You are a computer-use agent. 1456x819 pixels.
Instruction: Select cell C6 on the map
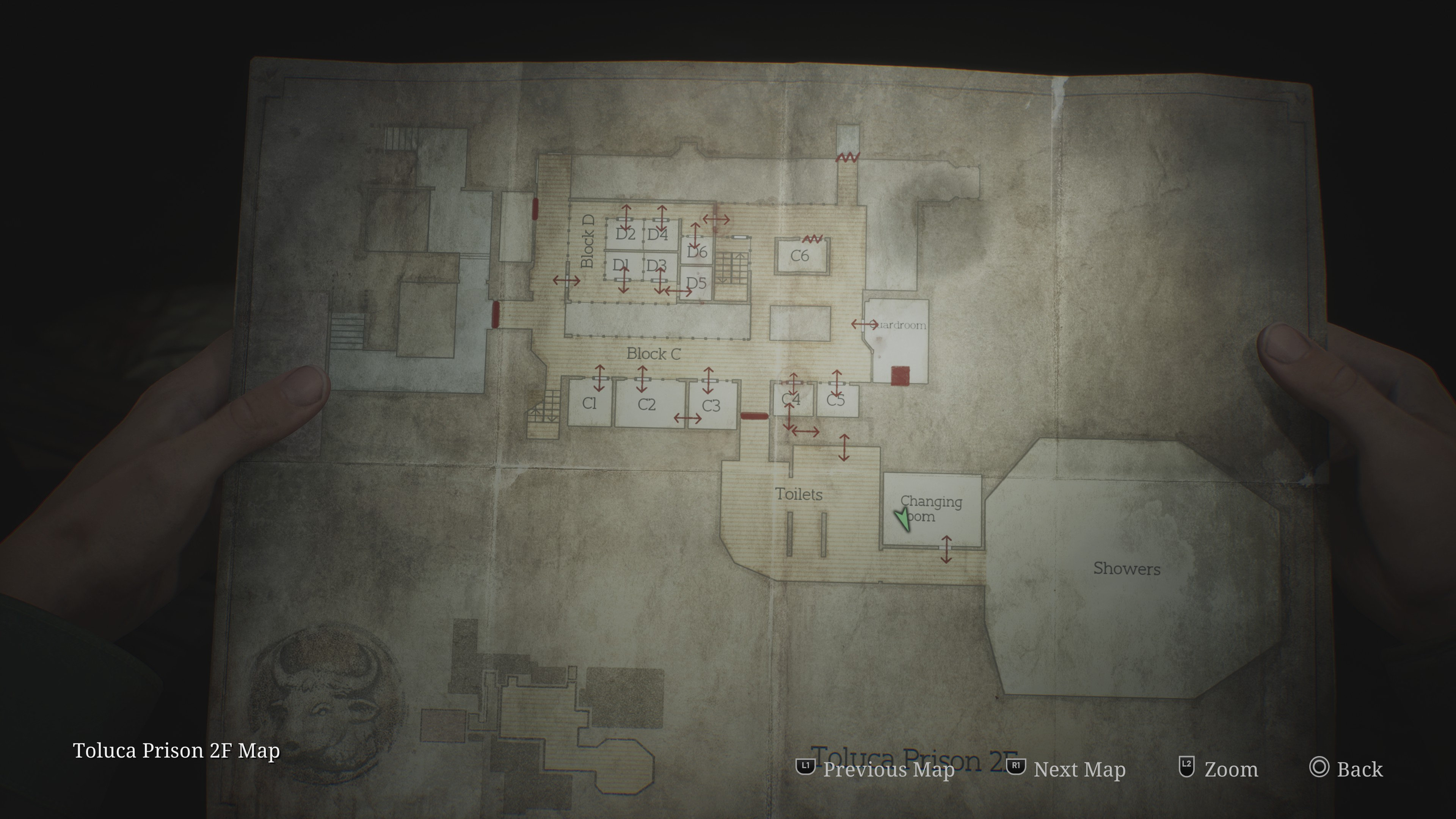coord(800,256)
